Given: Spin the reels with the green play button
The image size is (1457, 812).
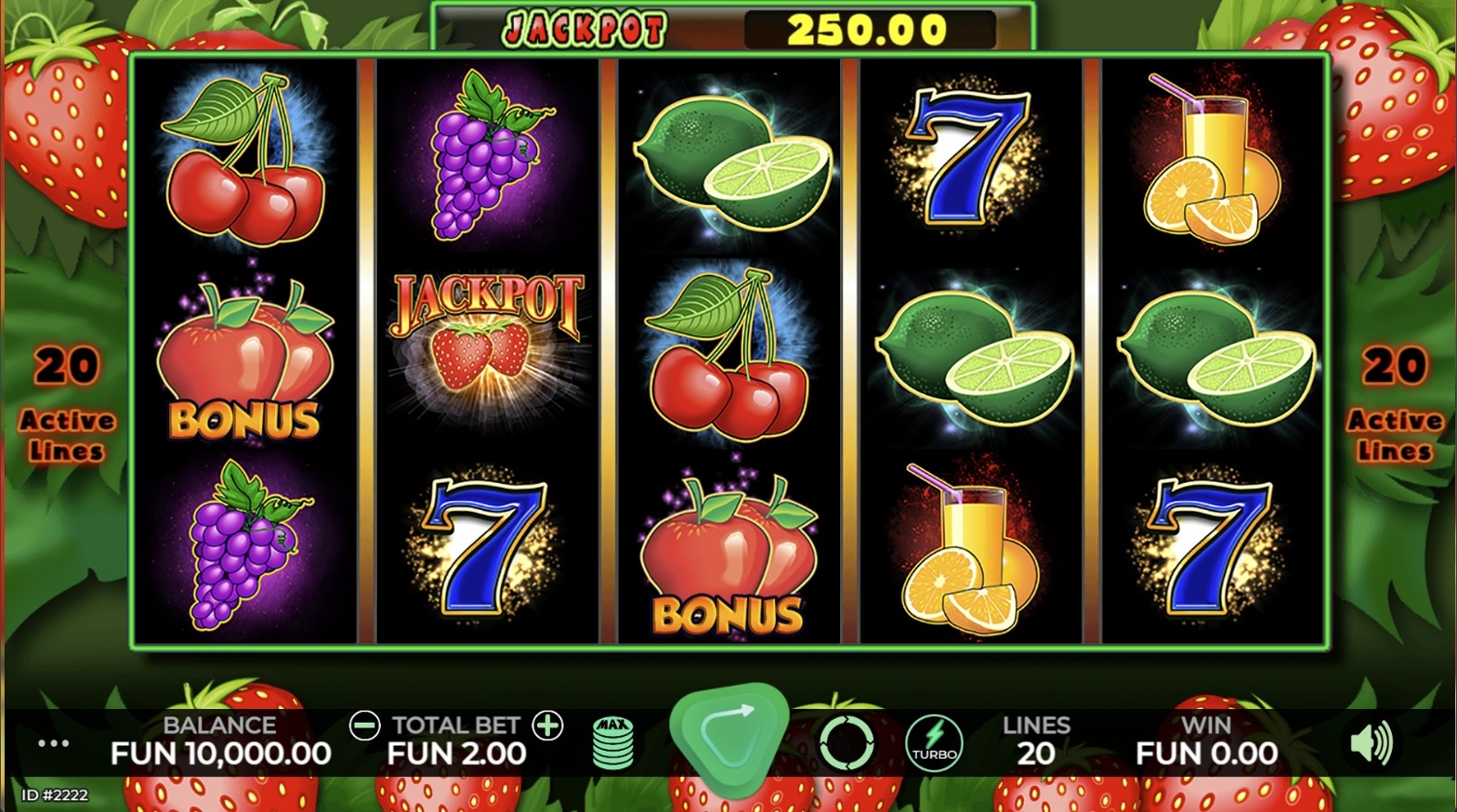Looking at the screenshot, I should [728, 738].
